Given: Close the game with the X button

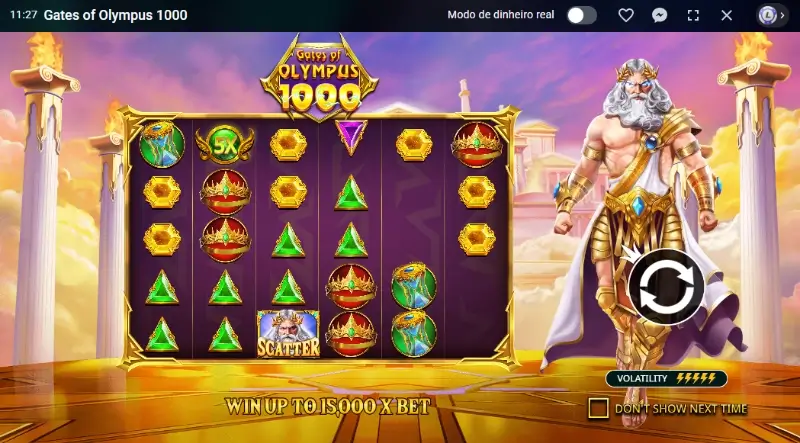Looking at the screenshot, I should pos(727,15).
